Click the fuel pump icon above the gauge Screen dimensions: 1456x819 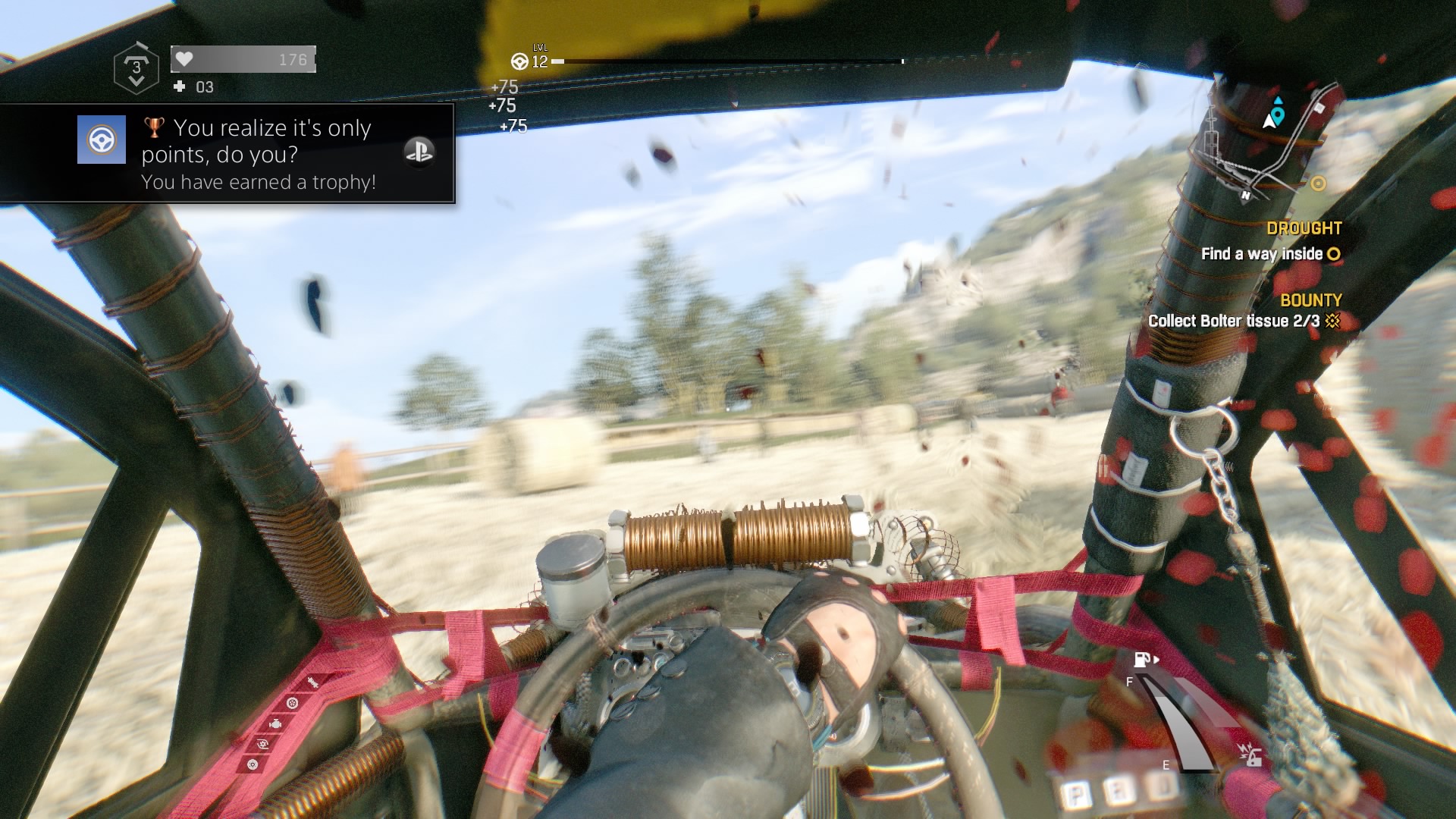click(x=1141, y=661)
